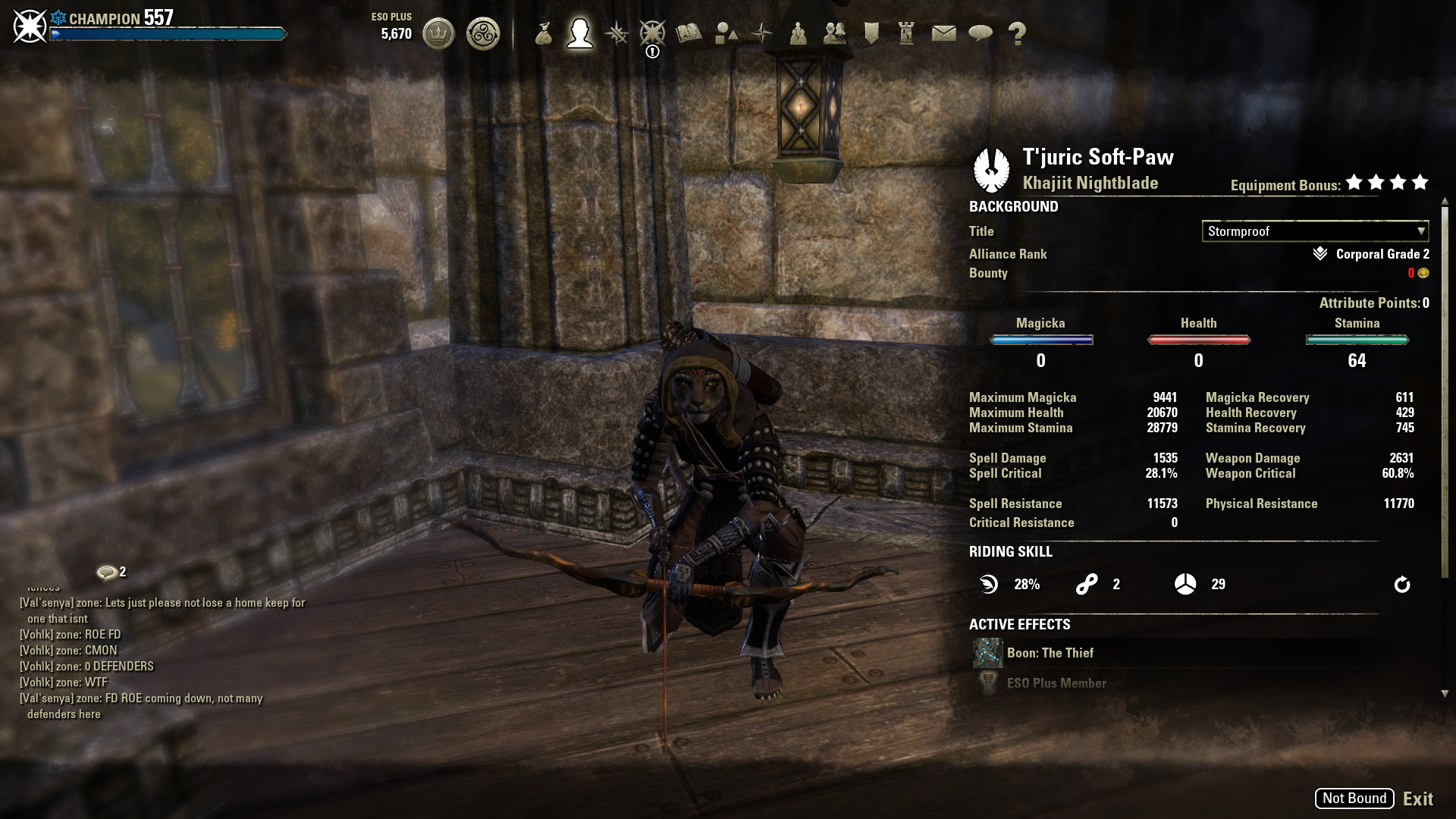Open the Mail envelope icon

point(943,33)
